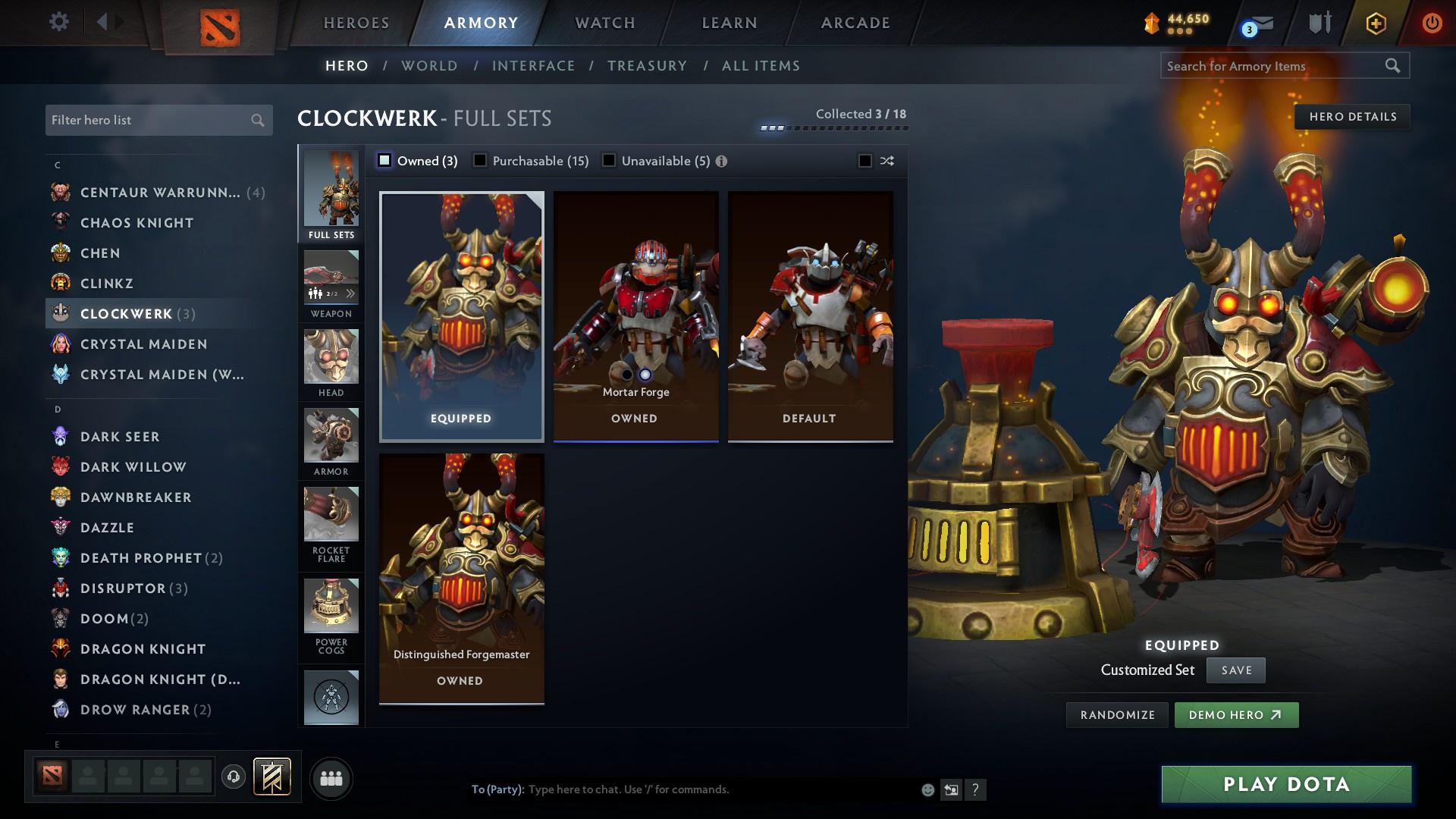Click the shuffle icon in the filter bar
The width and height of the screenshot is (1456, 819).
click(886, 161)
